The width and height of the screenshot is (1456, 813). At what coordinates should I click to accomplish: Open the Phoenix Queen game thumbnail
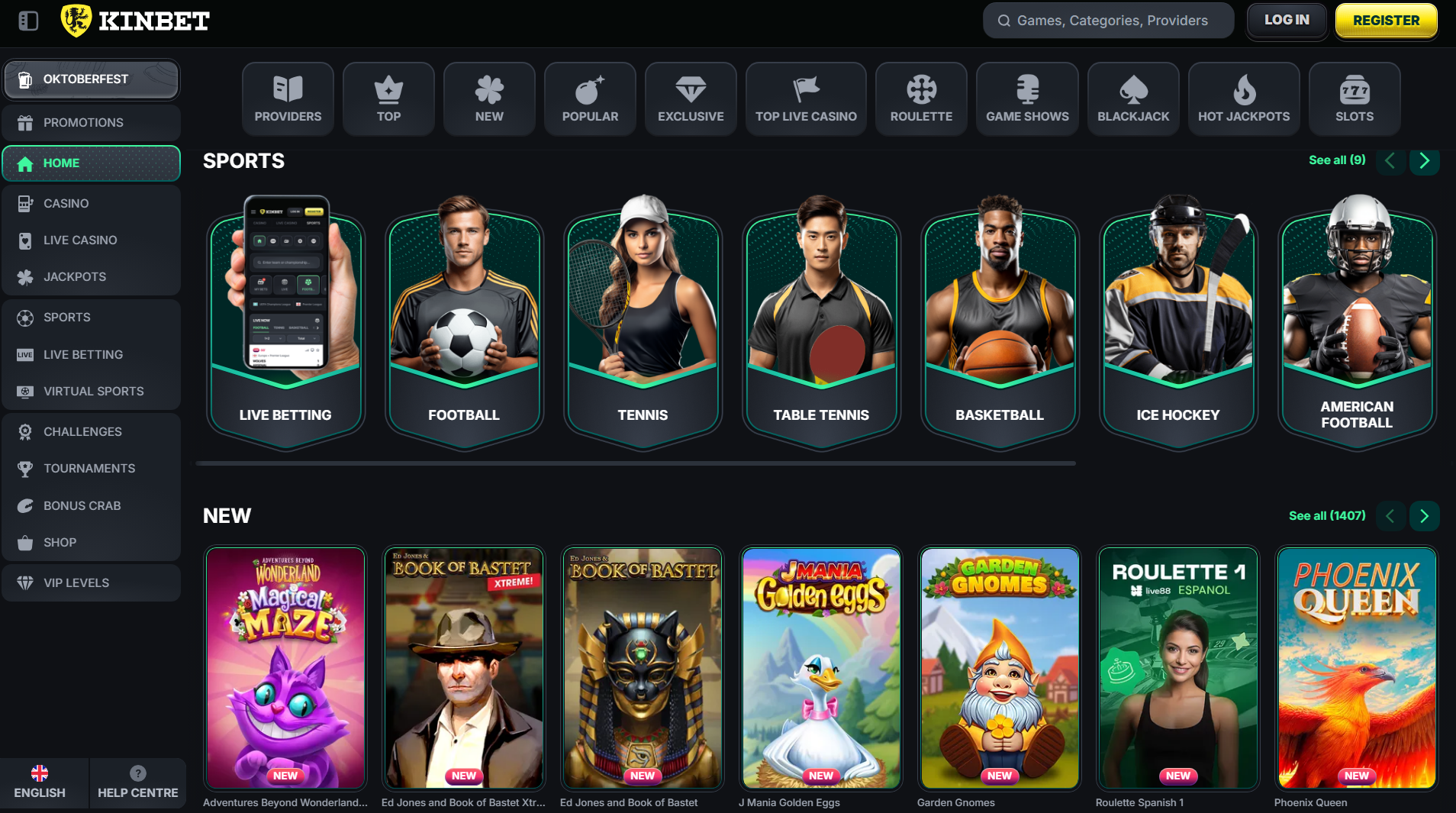coord(1356,667)
